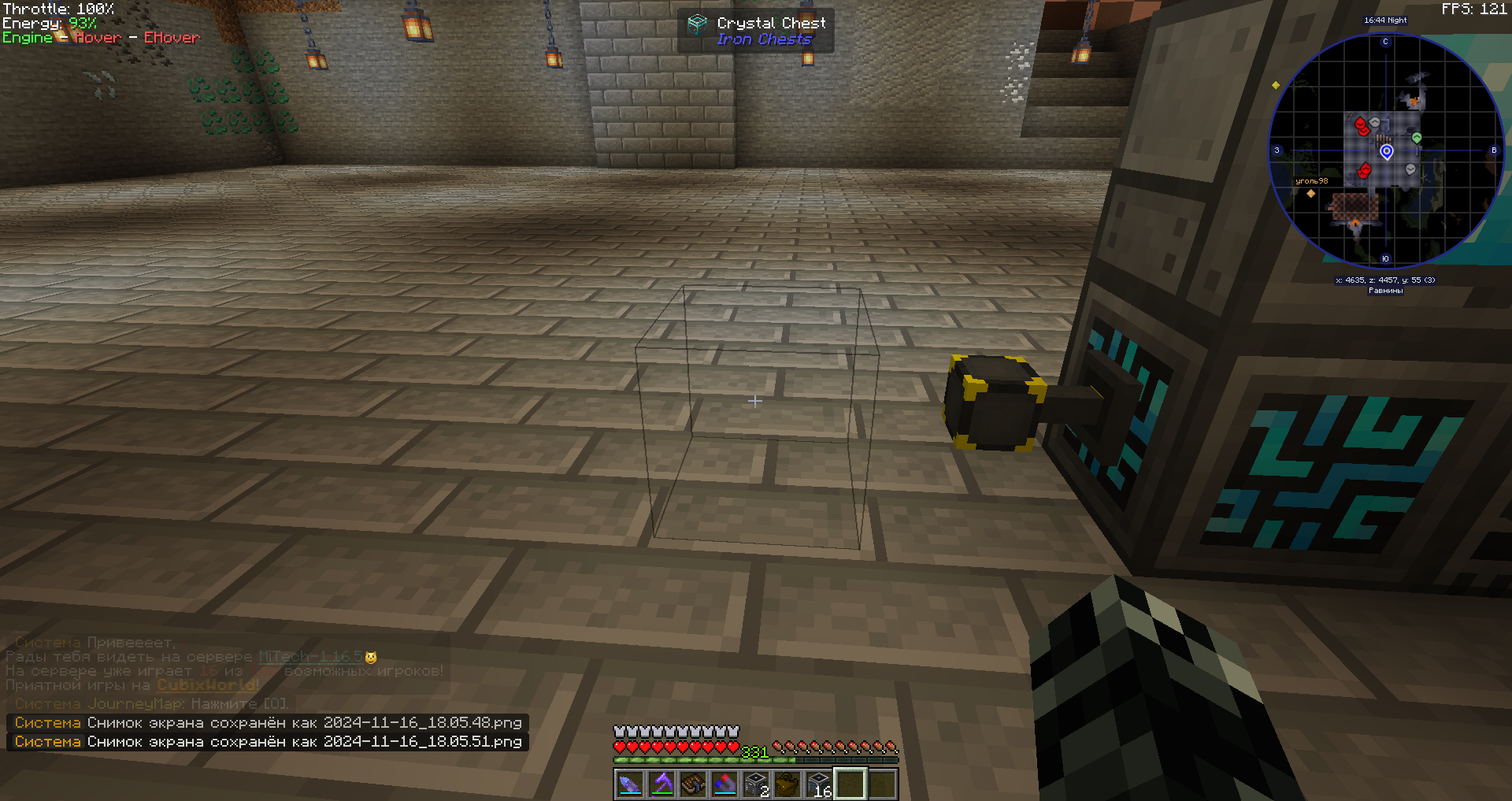Select the golden satchel hotbar slot
This screenshot has width=1512, height=801.
pyautogui.click(x=787, y=784)
